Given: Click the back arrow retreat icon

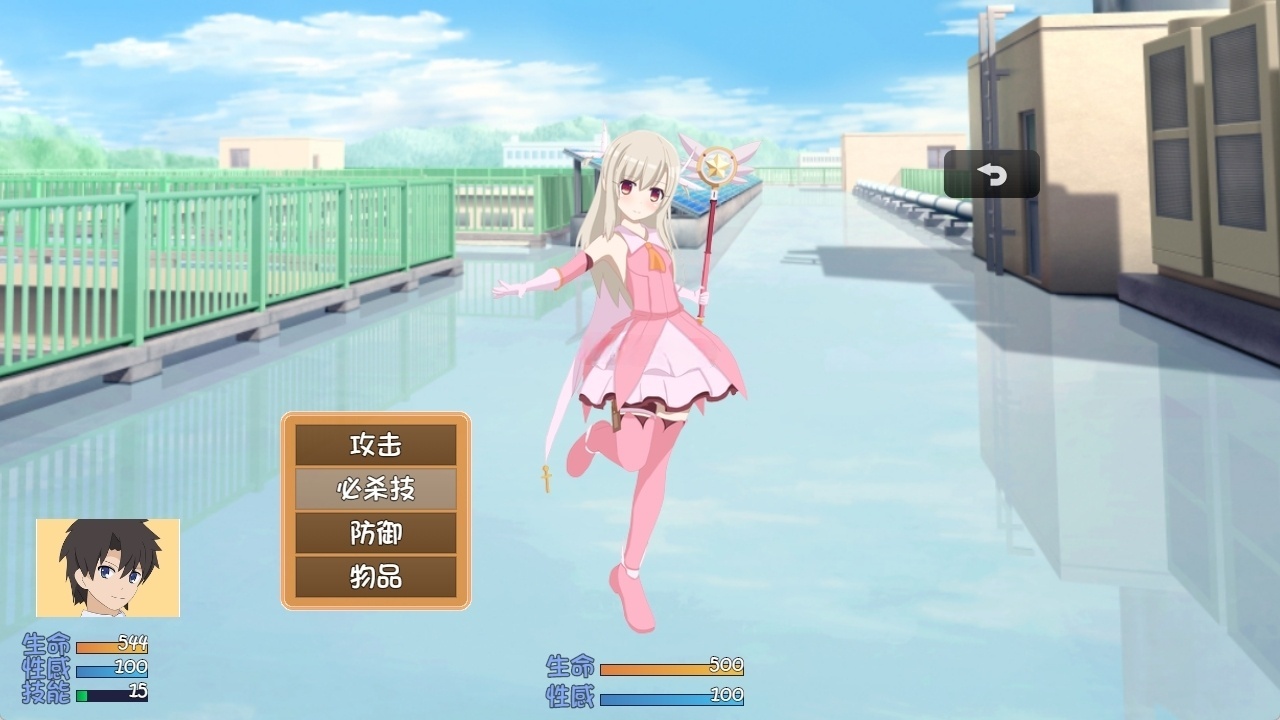Looking at the screenshot, I should (x=991, y=172).
